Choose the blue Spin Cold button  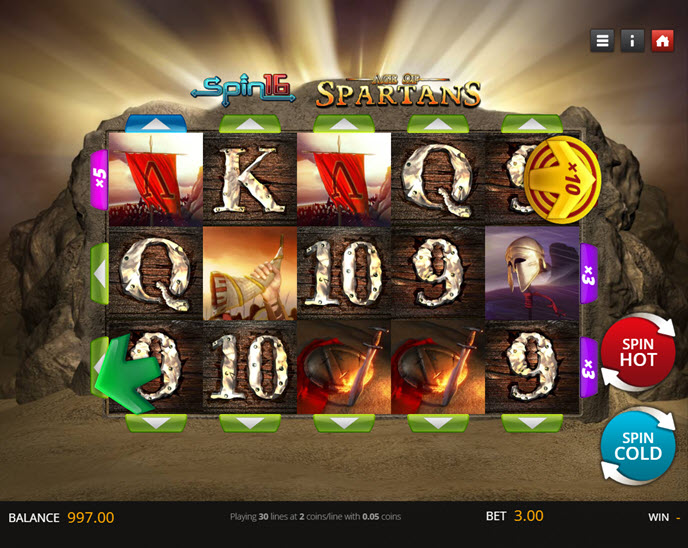[x=638, y=445]
